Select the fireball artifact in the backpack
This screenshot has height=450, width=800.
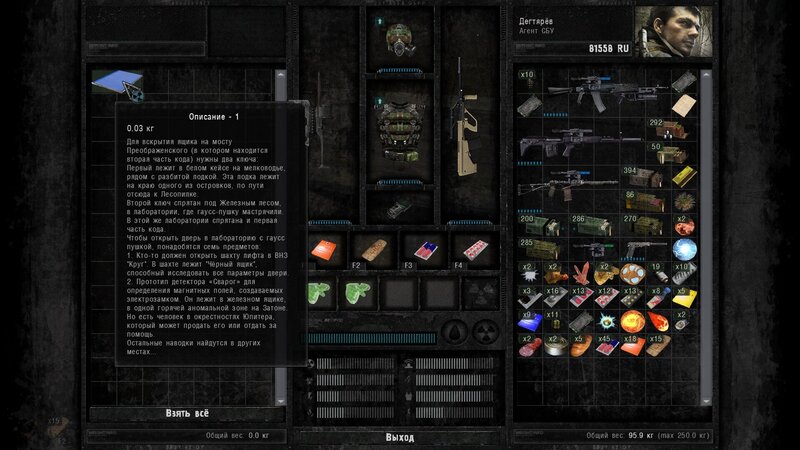(x=632, y=321)
